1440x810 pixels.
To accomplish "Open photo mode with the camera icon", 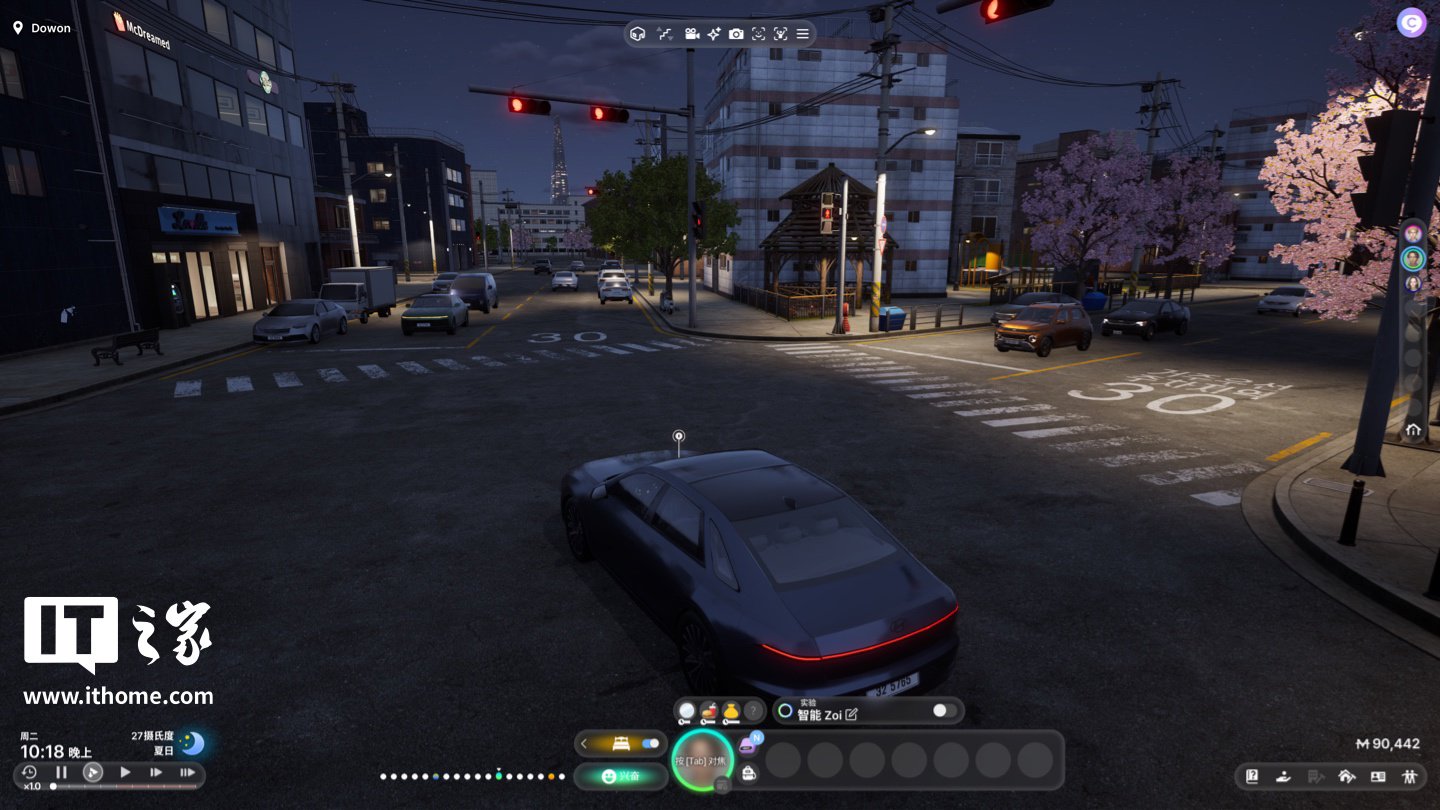I will tap(736, 34).
